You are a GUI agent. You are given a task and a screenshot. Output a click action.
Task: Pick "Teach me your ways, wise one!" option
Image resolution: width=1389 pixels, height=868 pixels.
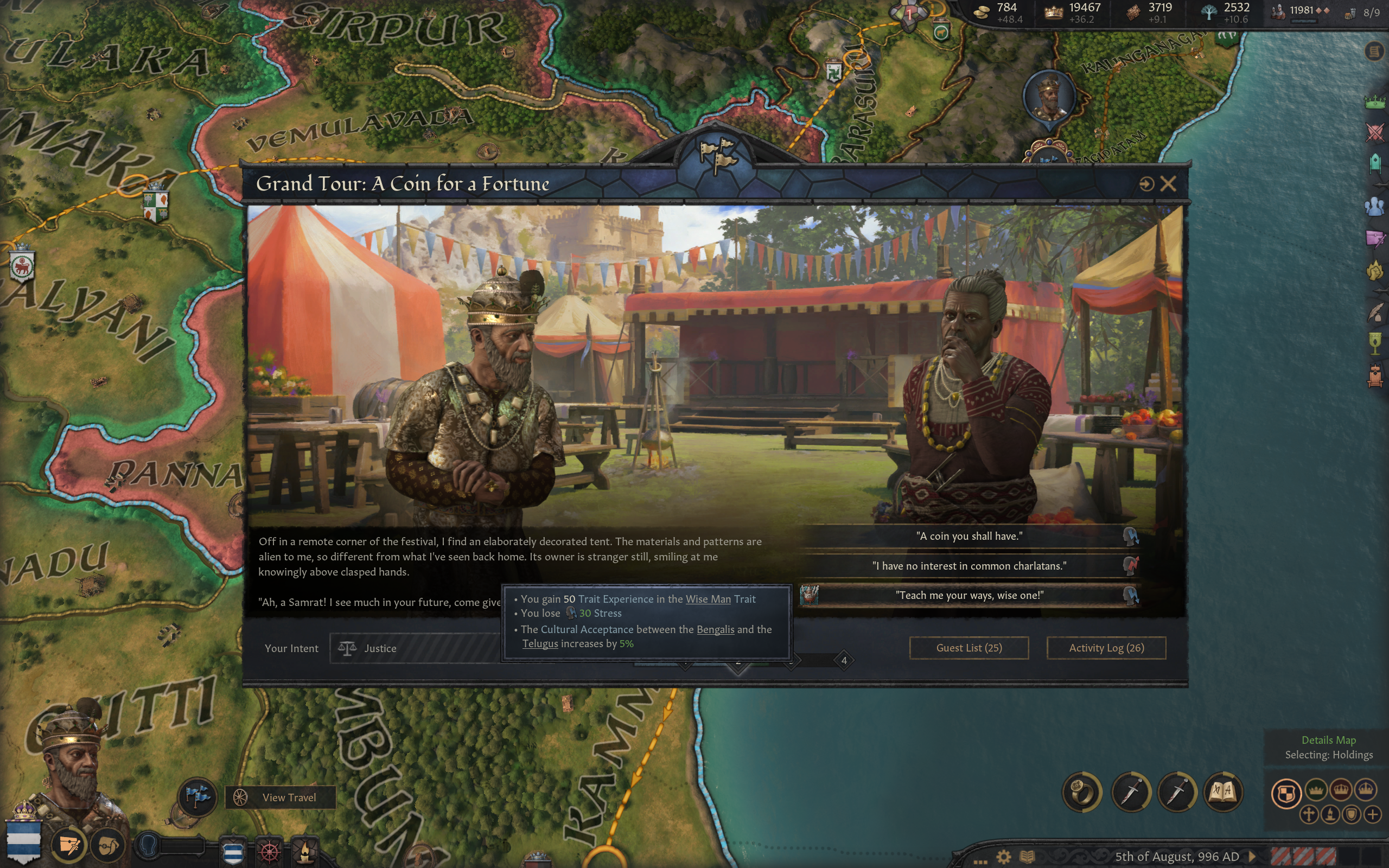(x=969, y=595)
